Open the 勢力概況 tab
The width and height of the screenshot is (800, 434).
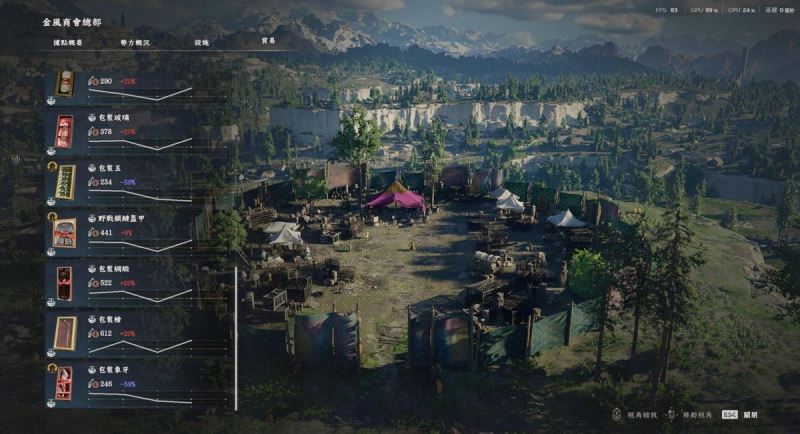135,43
